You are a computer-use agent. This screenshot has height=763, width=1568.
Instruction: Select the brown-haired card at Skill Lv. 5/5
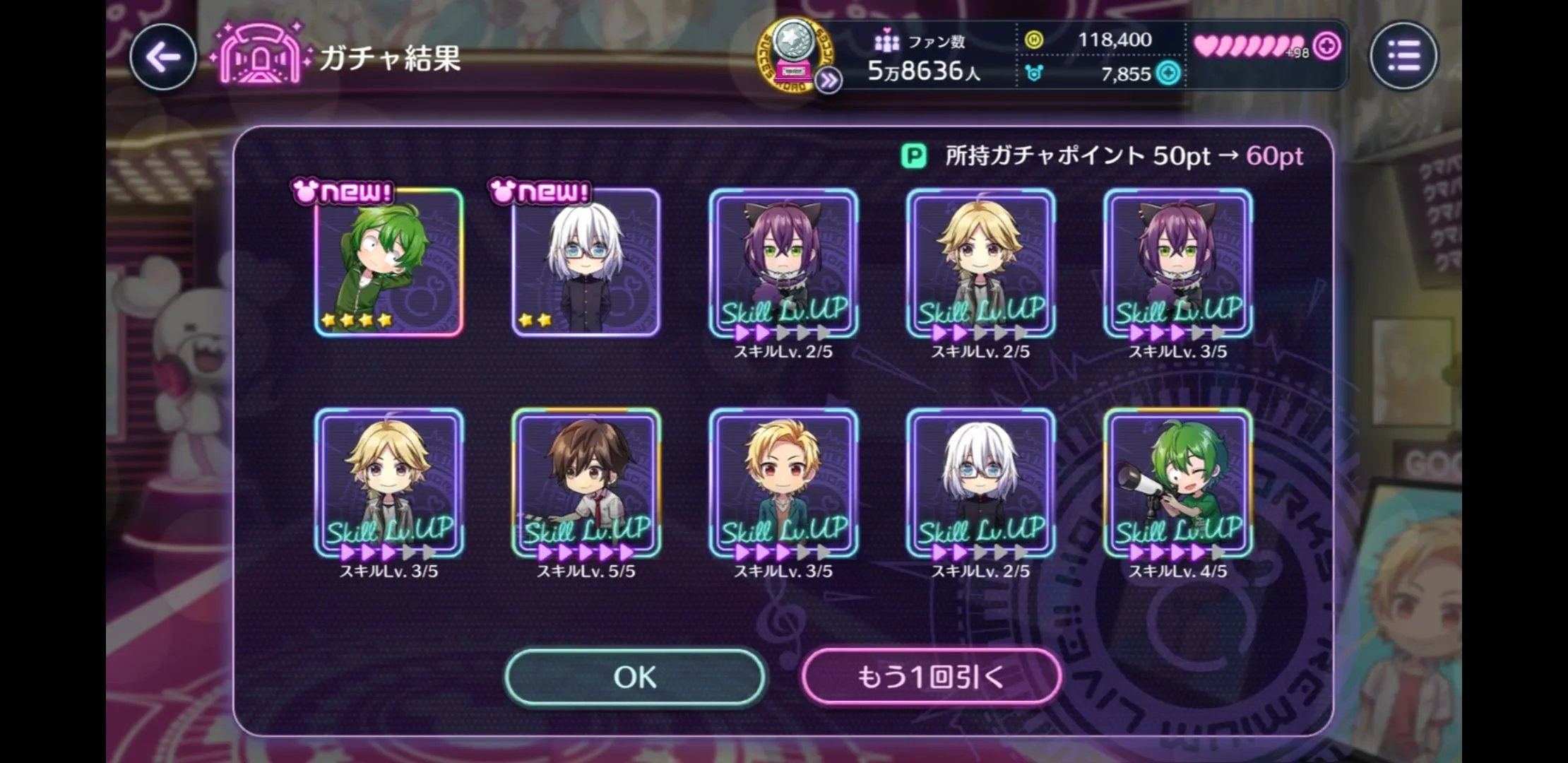coord(586,483)
